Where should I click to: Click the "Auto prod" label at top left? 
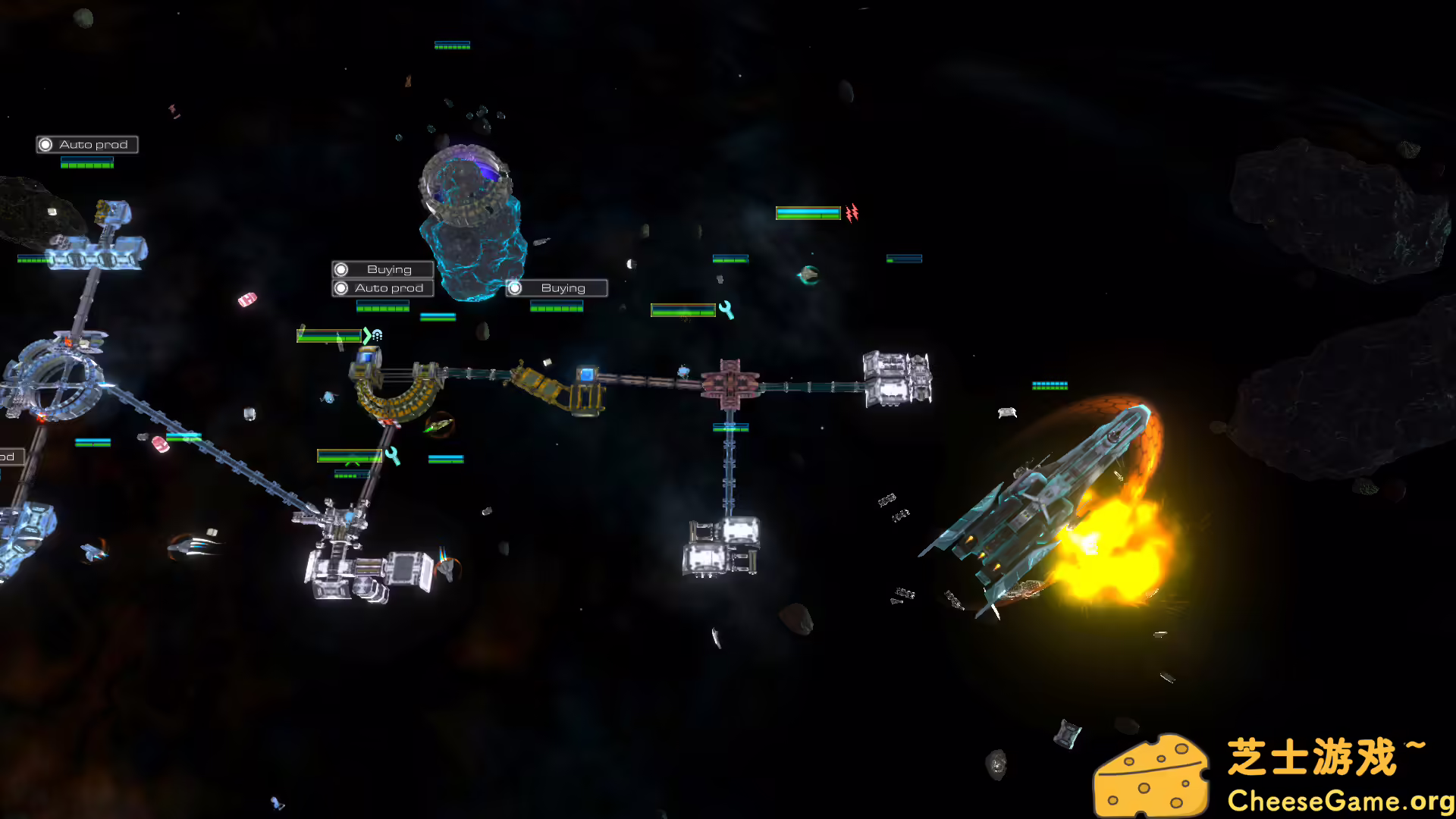93,144
